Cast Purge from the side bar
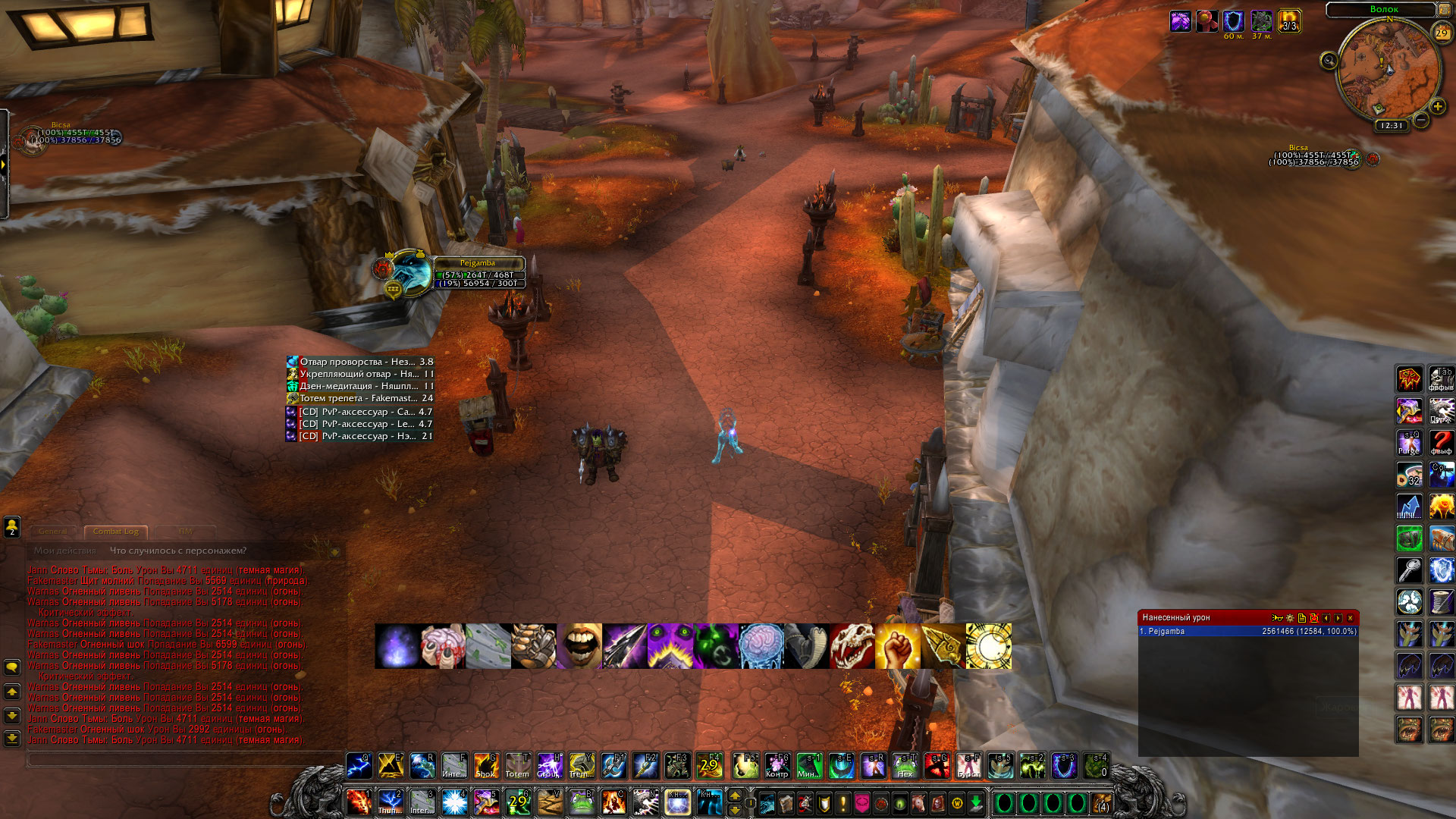The width and height of the screenshot is (1456, 819). click(1409, 443)
